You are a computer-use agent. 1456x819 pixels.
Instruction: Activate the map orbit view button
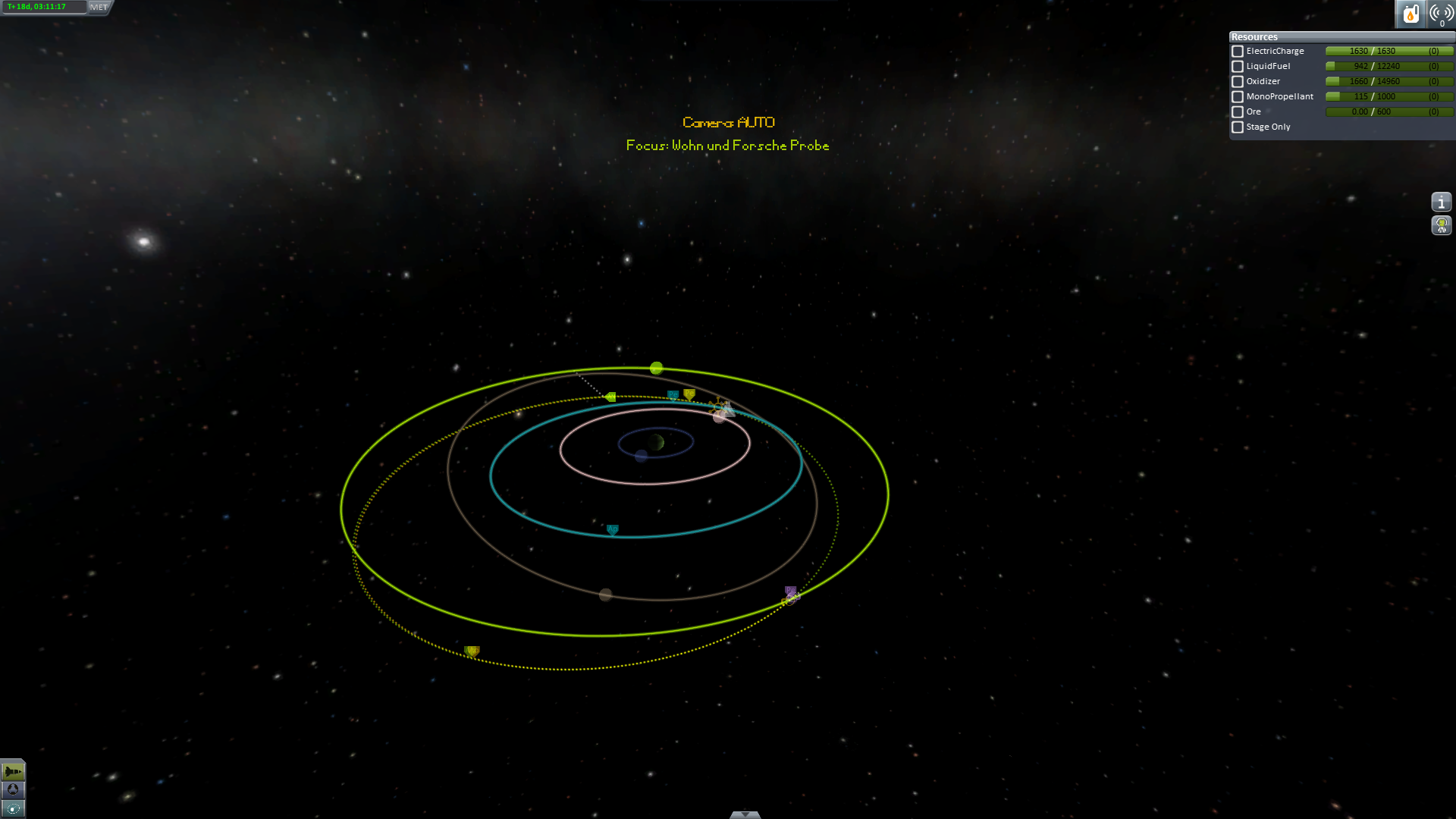13,808
